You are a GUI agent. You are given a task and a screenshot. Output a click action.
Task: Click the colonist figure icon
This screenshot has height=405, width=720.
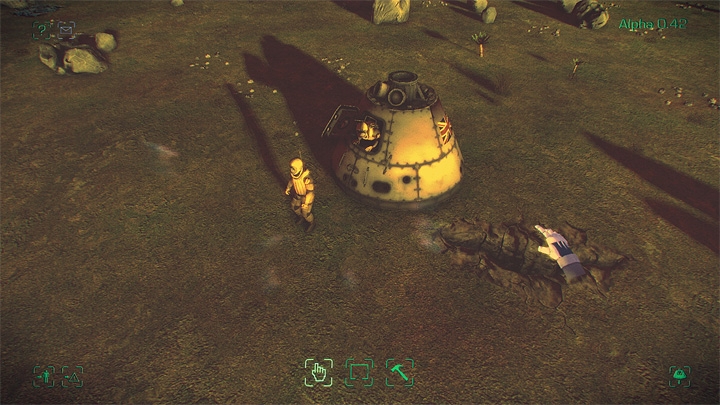[x=46, y=376]
